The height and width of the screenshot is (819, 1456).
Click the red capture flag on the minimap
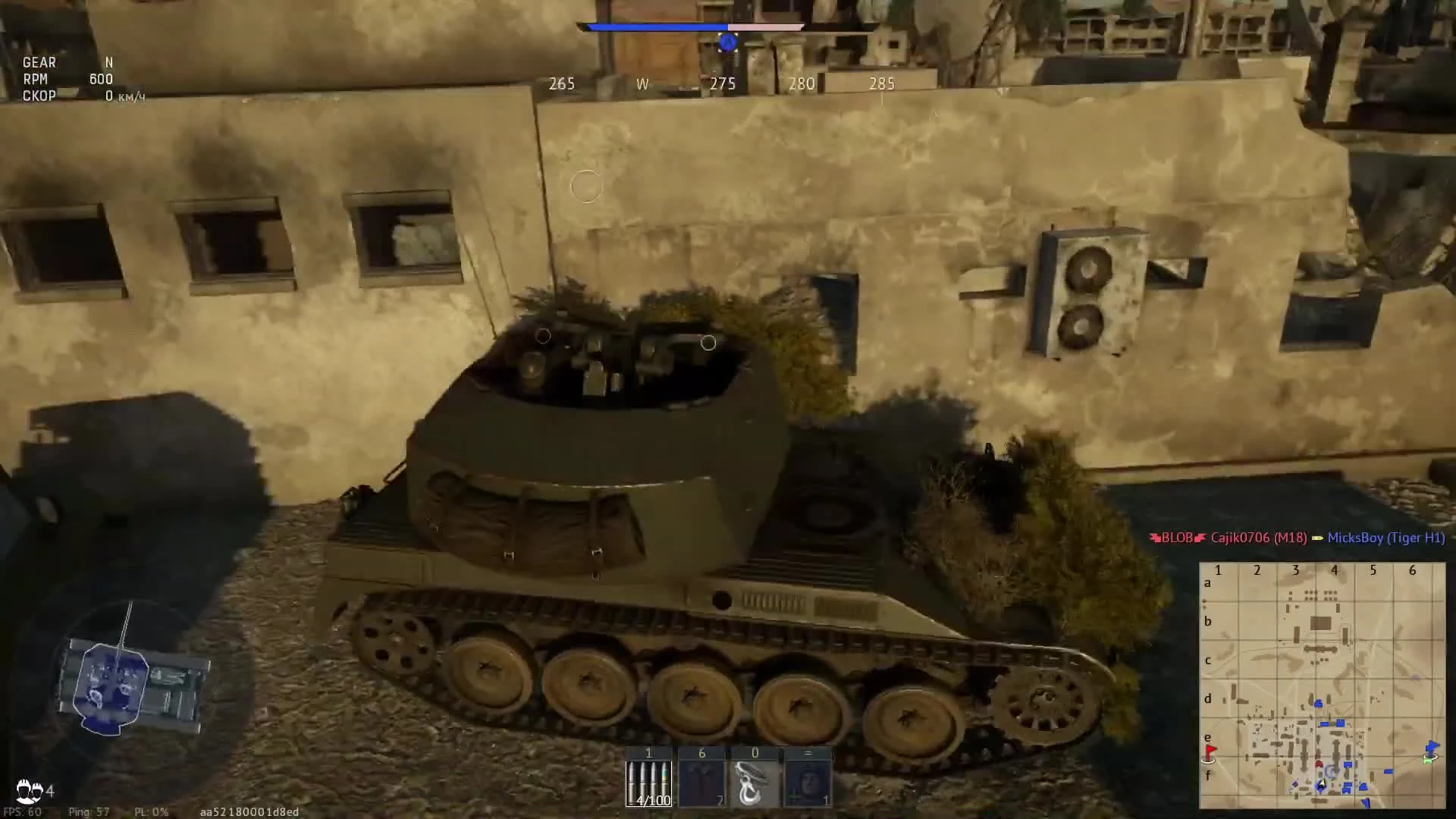coord(1209,750)
